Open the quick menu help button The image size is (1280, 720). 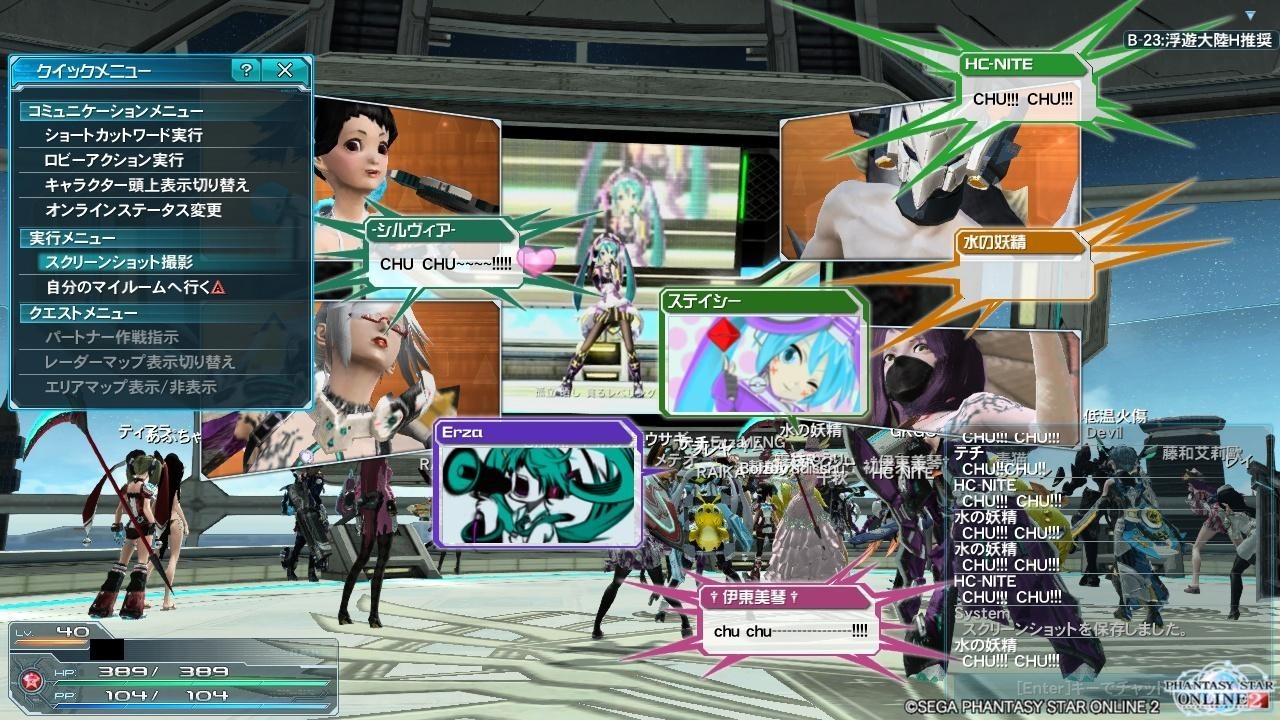(246, 70)
